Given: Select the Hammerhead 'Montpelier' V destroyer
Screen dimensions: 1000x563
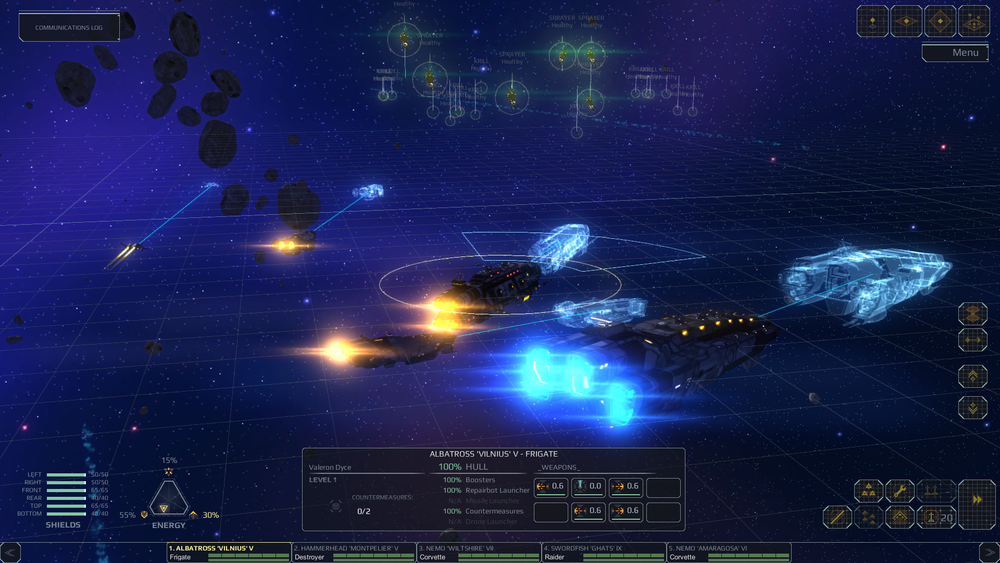Looking at the screenshot, I should pyautogui.click(x=353, y=552).
